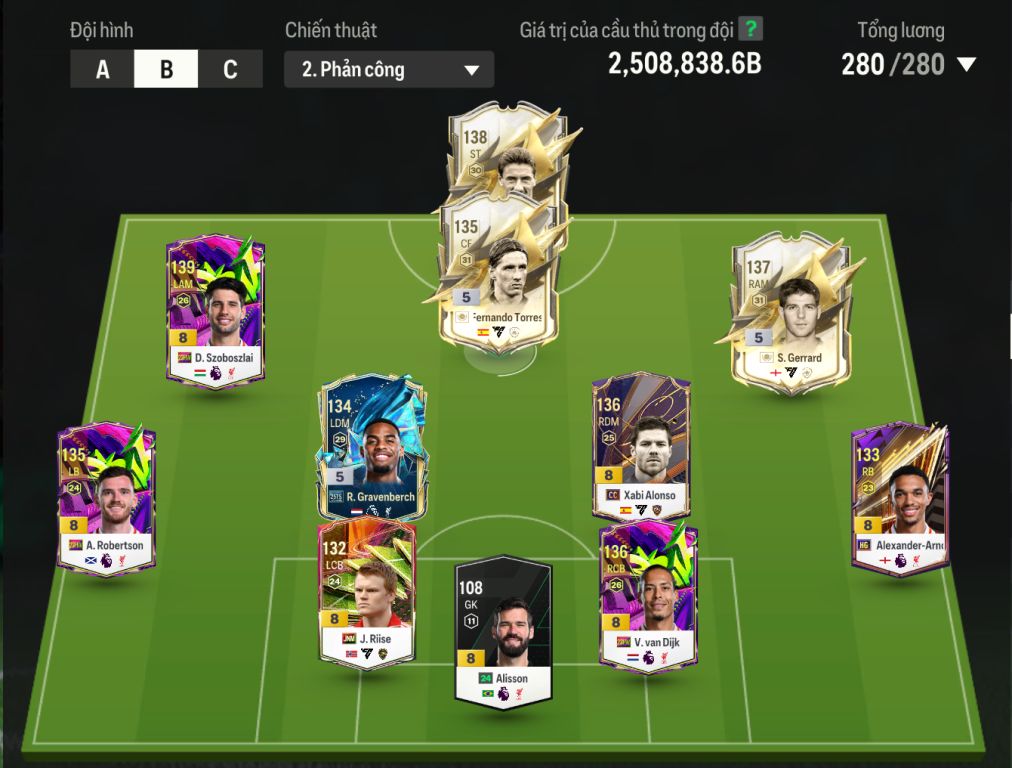Expand the Tổng lương salary dropdown arrow

click(966, 65)
